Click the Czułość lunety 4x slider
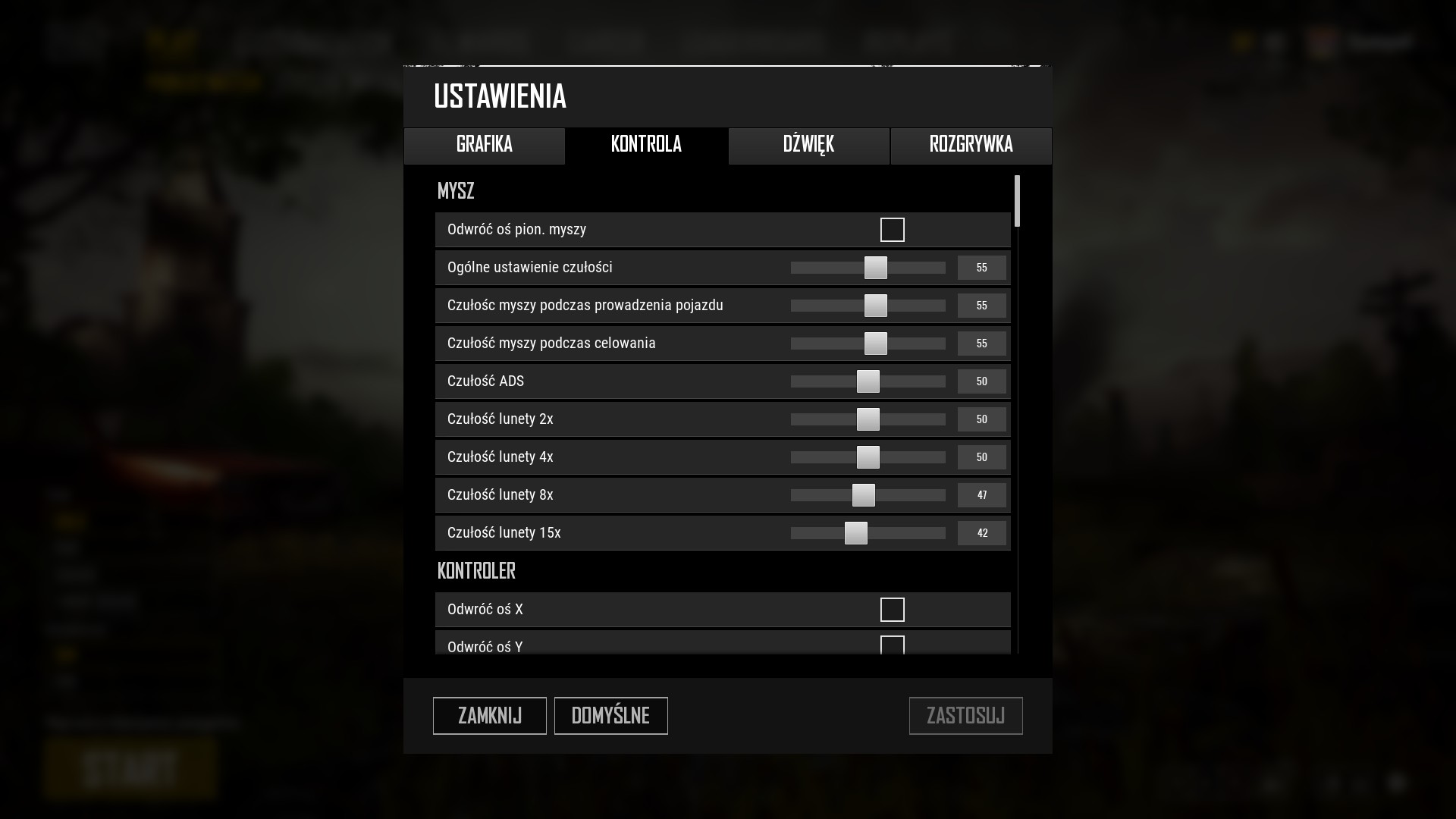The image size is (1456, 819). tap(868, 457)
